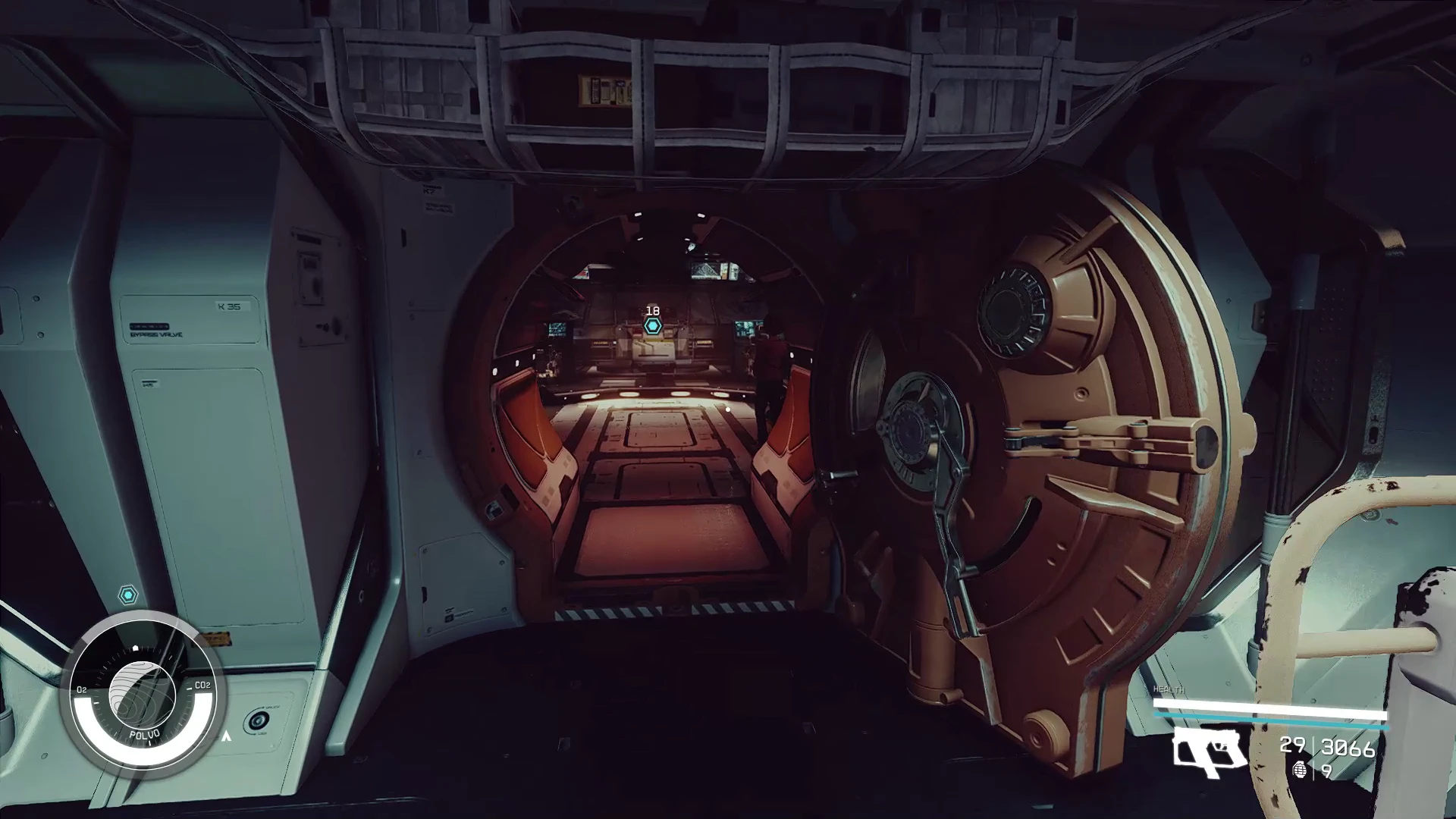Click the BYPASS VALVE panel label

click(x=156, y=334)
